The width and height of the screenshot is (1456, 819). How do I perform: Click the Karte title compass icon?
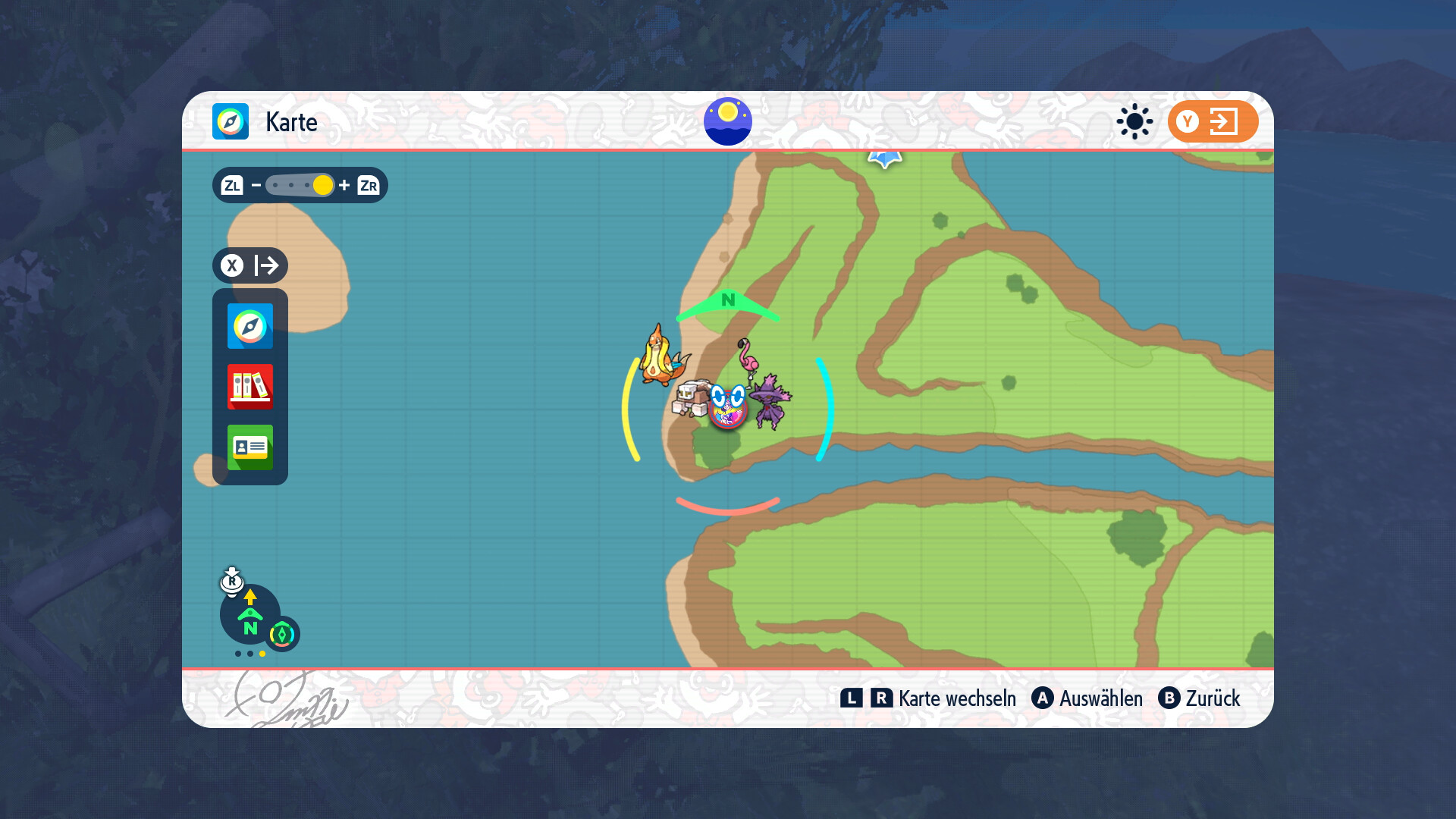click(x=231, y=121)
